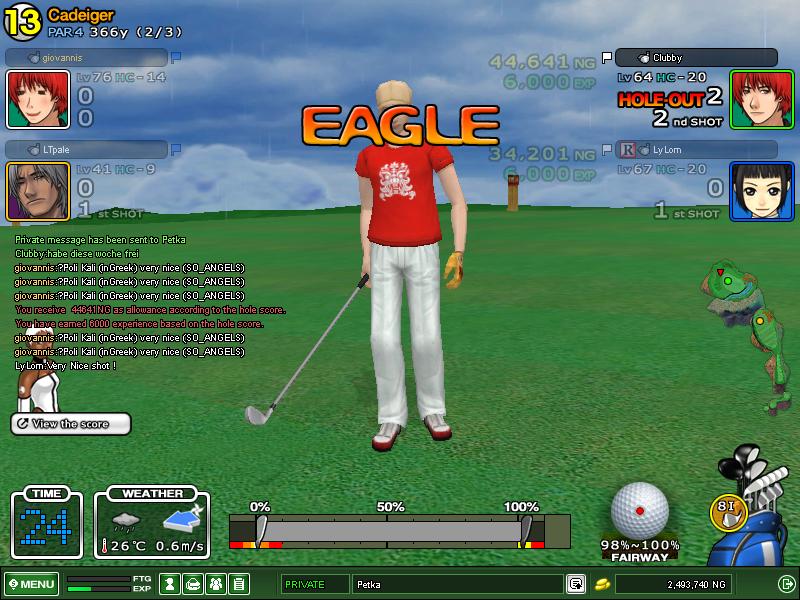Click the weather and wind panel
Screen dimensions: 800x600
point(152,523)
